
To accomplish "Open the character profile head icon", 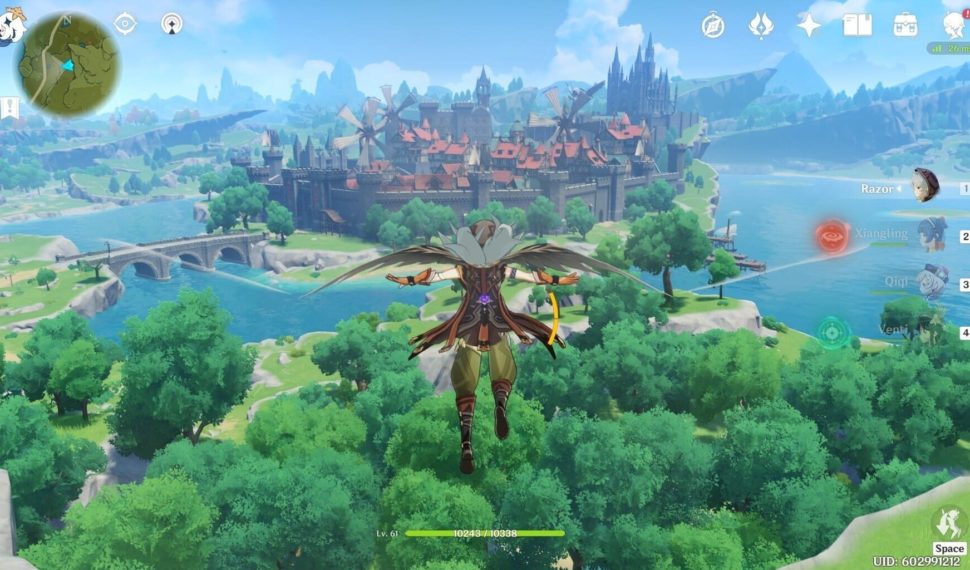I will 955,25.
